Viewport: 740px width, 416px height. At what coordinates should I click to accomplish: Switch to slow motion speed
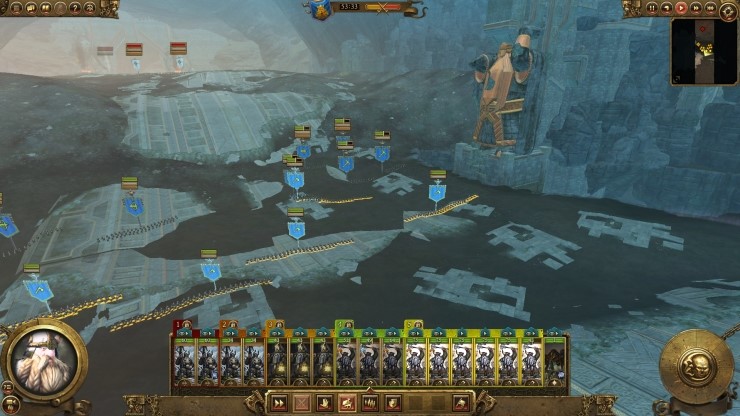pyautogui.click(x=667, y=8)
